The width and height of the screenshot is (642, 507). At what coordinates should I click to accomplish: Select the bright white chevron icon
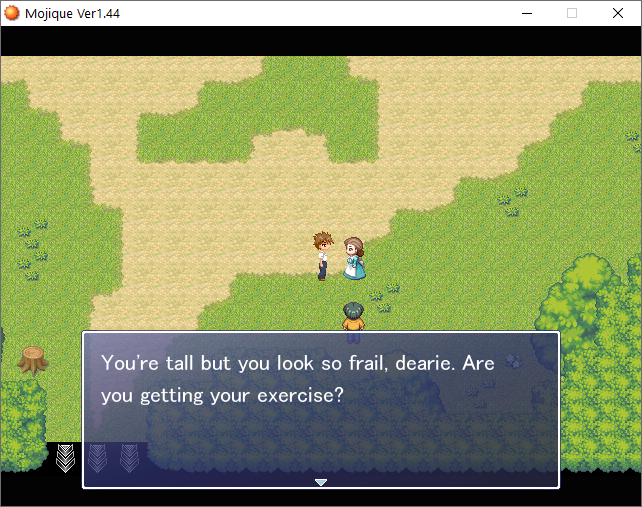[66, 458]
